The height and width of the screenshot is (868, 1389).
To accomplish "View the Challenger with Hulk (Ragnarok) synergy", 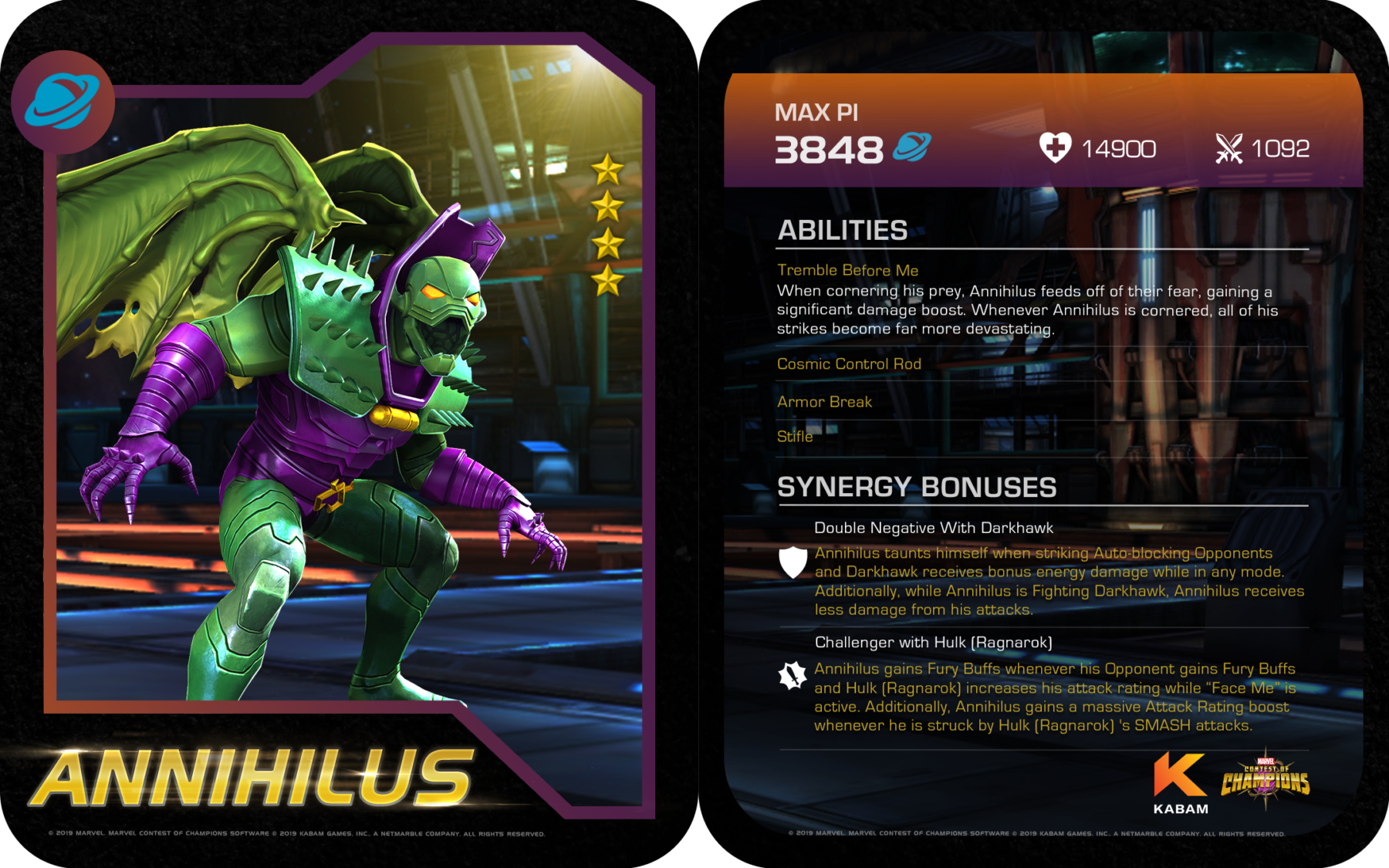I will pos(933,643).
